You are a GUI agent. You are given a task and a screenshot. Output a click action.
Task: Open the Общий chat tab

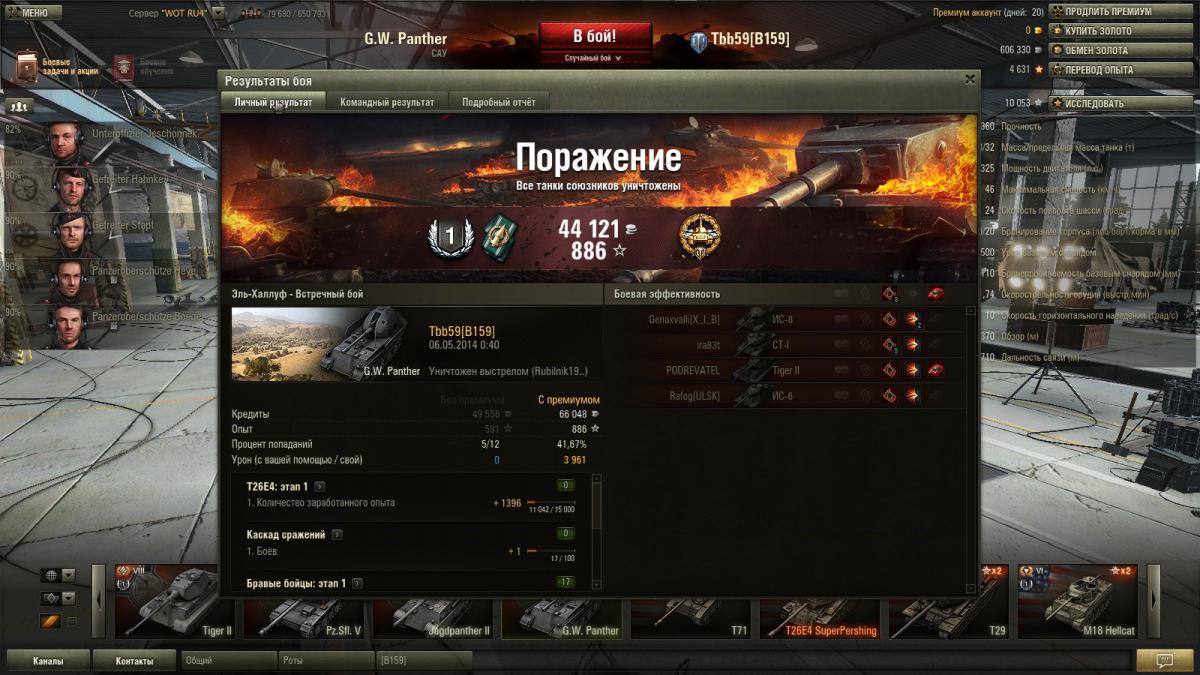[x=228, y=661]
